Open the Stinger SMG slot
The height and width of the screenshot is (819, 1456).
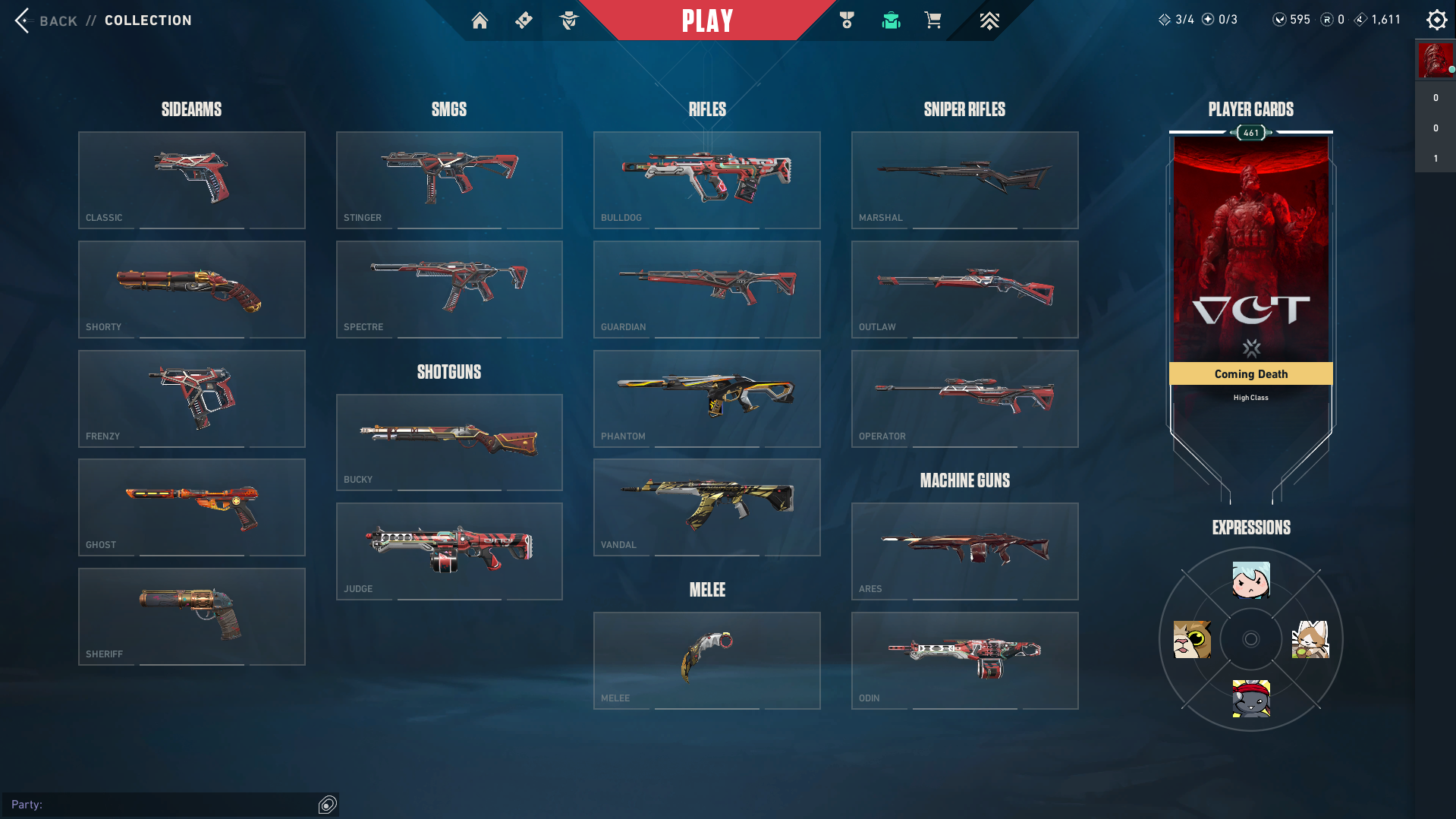pos(449,180)
